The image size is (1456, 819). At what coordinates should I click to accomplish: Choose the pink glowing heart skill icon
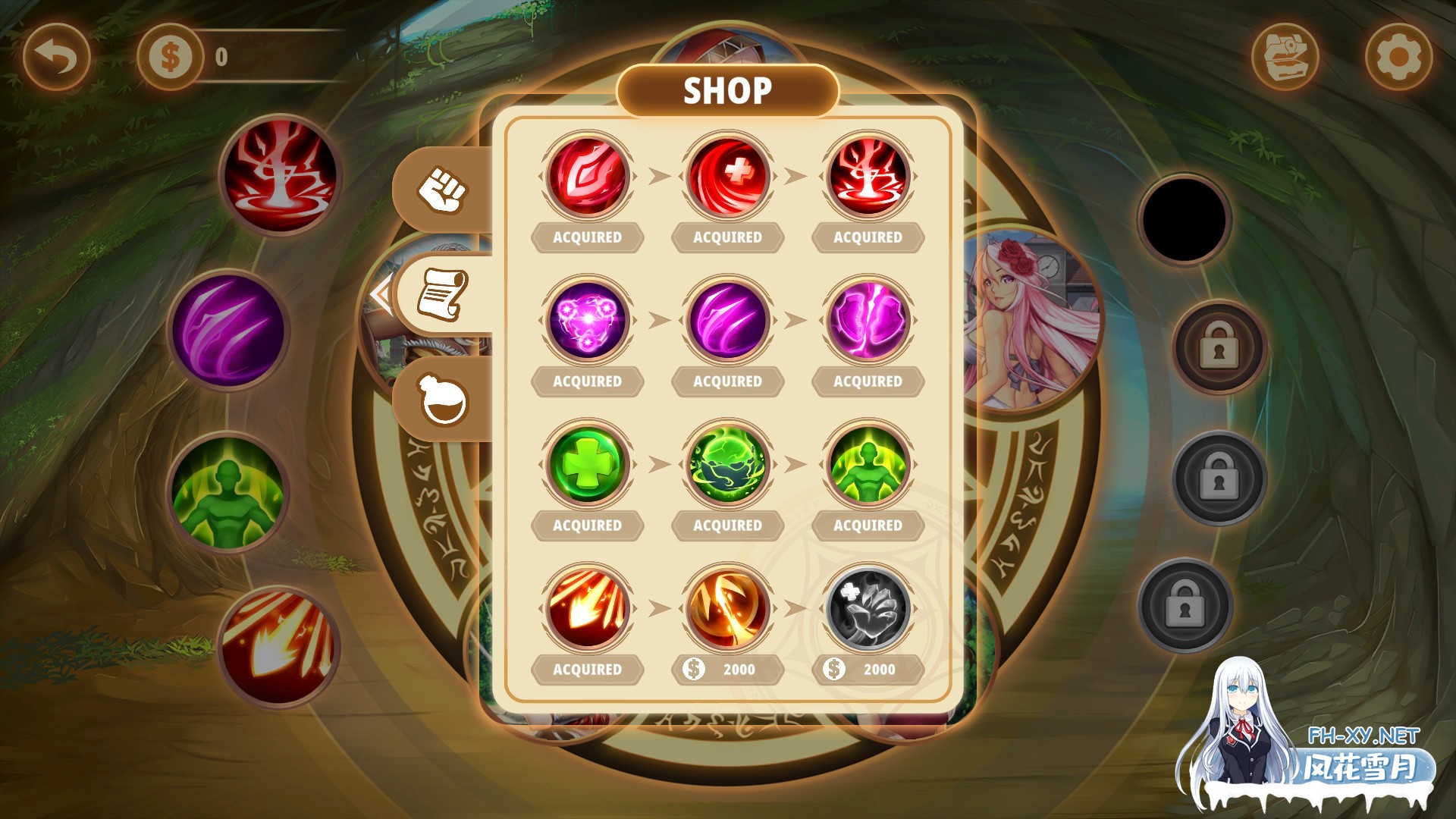click(587, 320)
